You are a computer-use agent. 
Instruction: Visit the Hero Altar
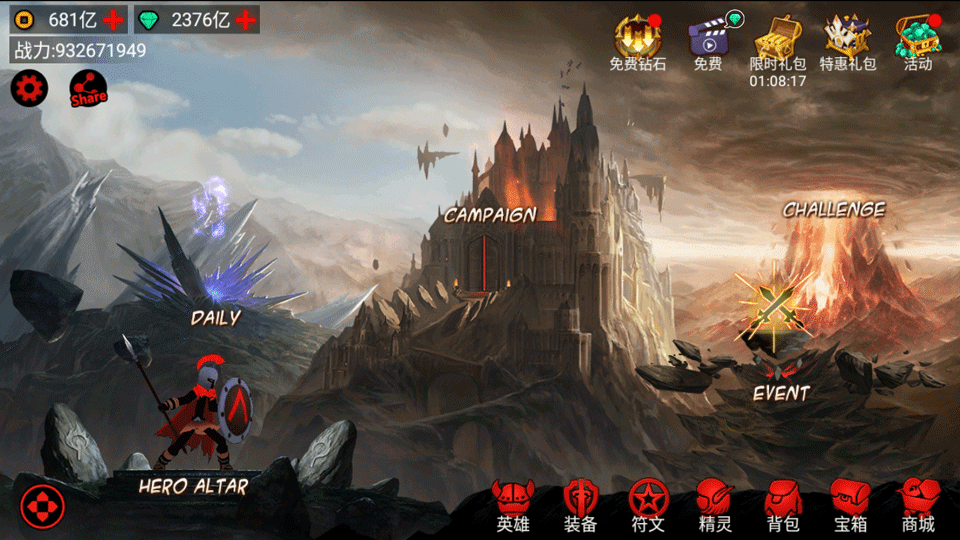pyautogui.click(x=193, y=486)
